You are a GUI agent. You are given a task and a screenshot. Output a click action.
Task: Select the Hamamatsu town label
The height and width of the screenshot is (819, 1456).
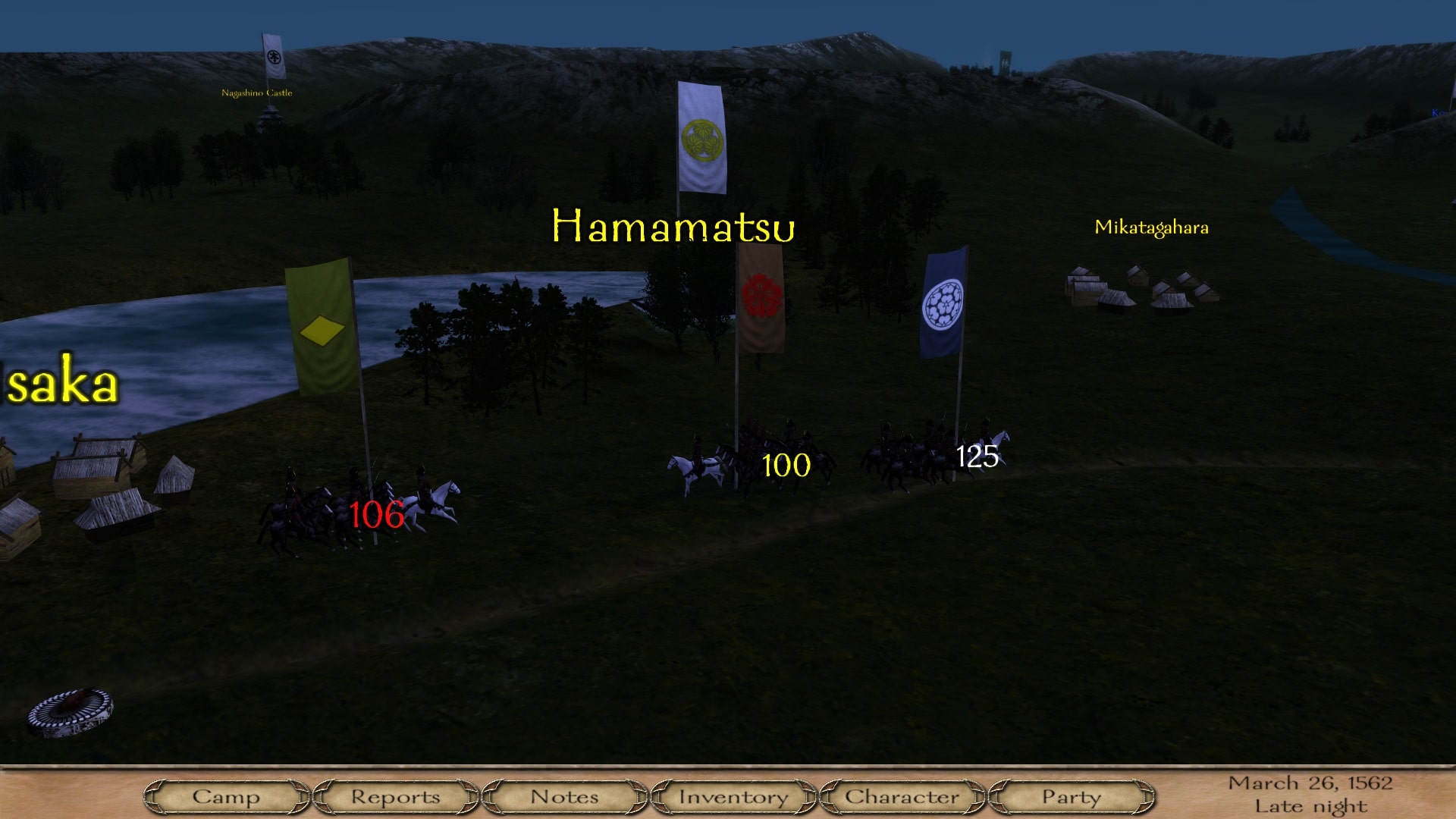[x=673, y=226]
